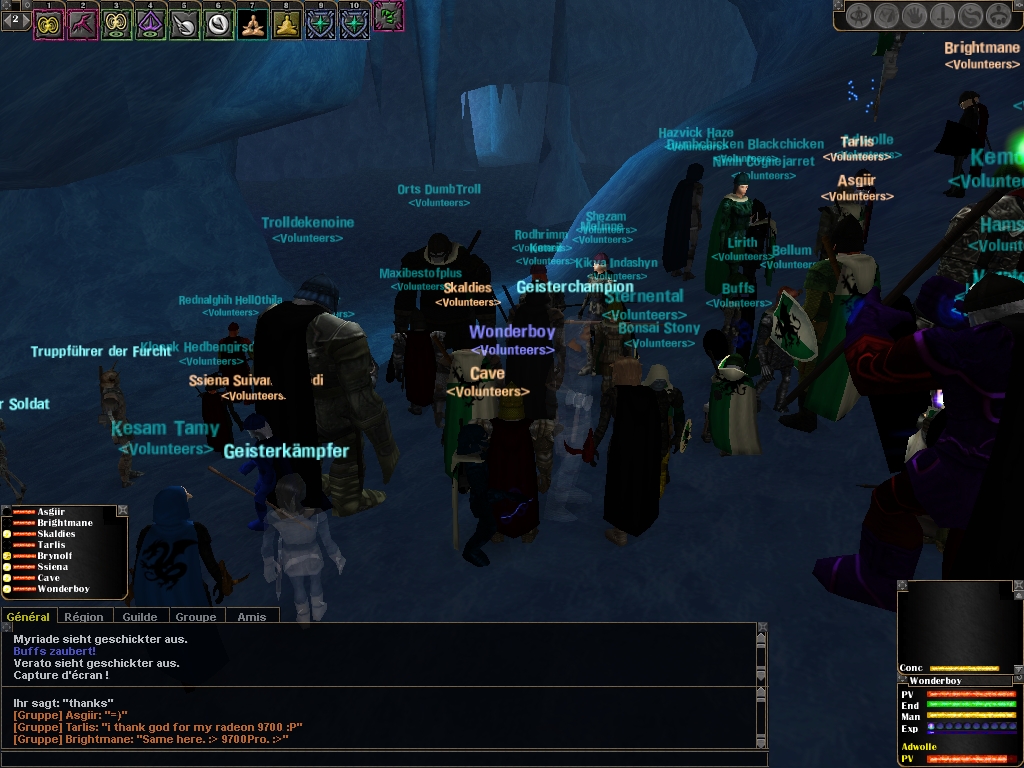The height and width of the screenshot is (768, 1024).
Task: Target Brightmane in the group list
Action: tap(65, 523)
